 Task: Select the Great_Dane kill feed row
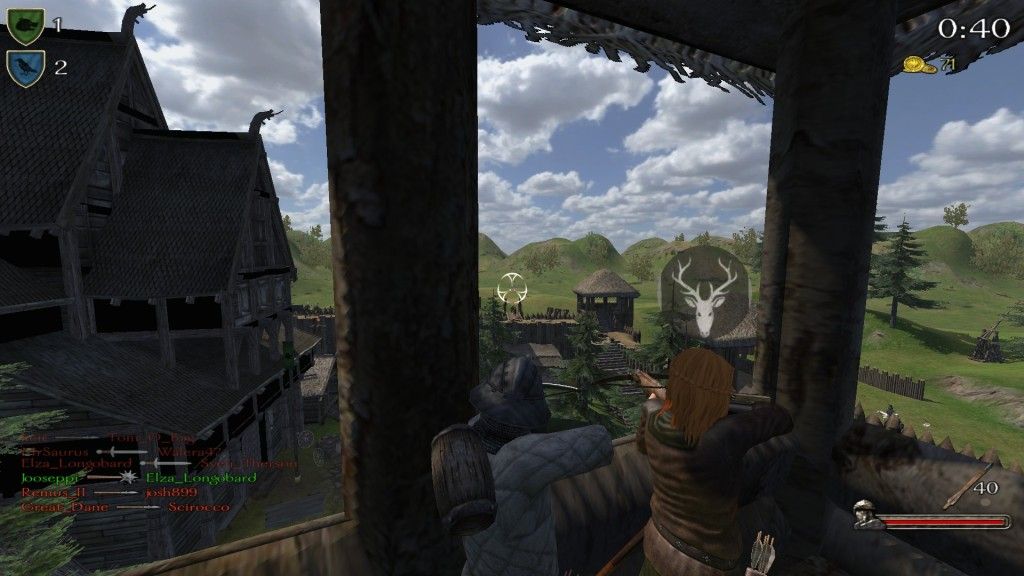[120, 507]
